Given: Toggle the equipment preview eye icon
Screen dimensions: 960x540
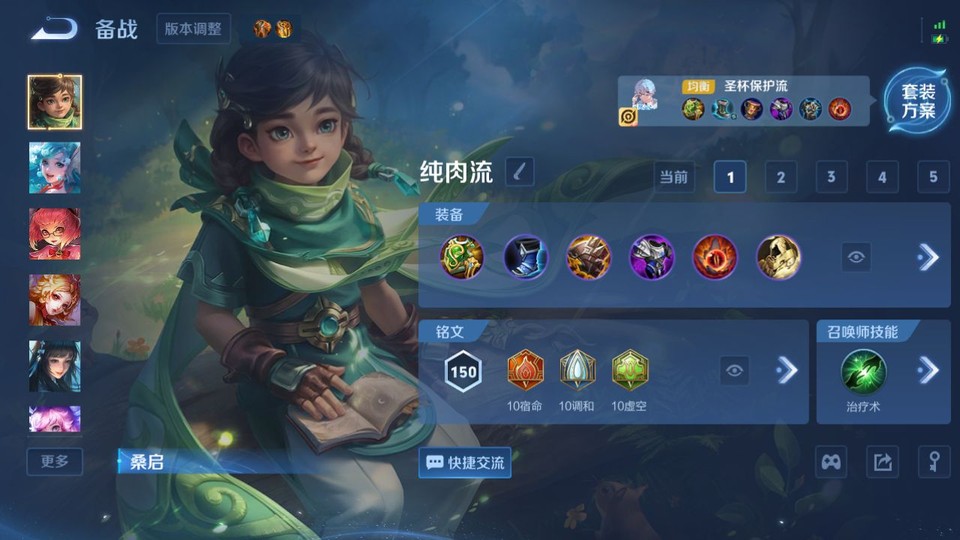Looking at the screenshot, I should pos(856,257).
